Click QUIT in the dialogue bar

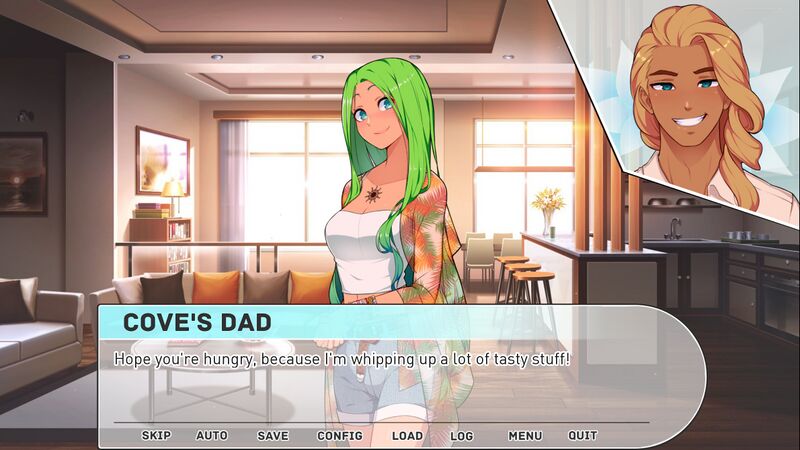click(x=583, y=436)
